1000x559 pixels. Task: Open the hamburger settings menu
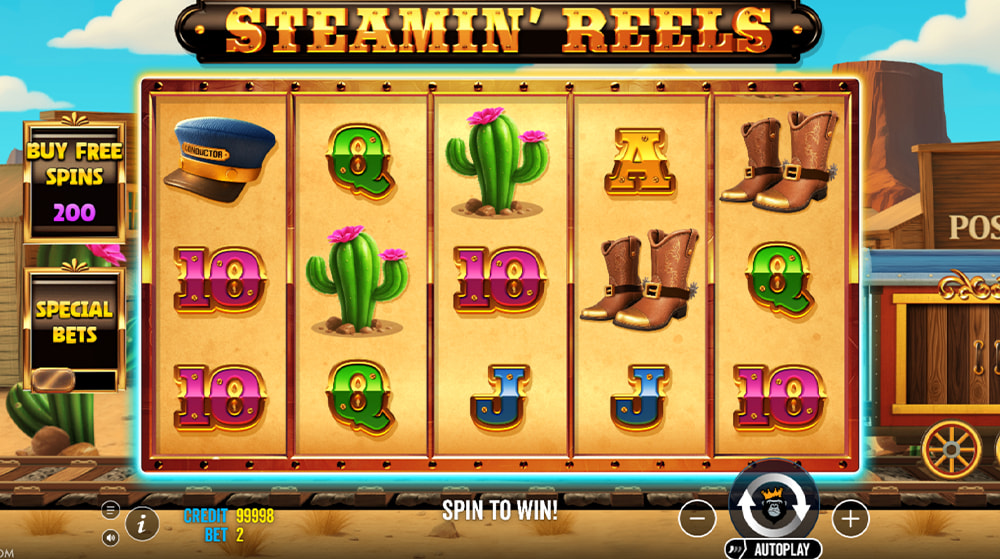coord(110,510)
